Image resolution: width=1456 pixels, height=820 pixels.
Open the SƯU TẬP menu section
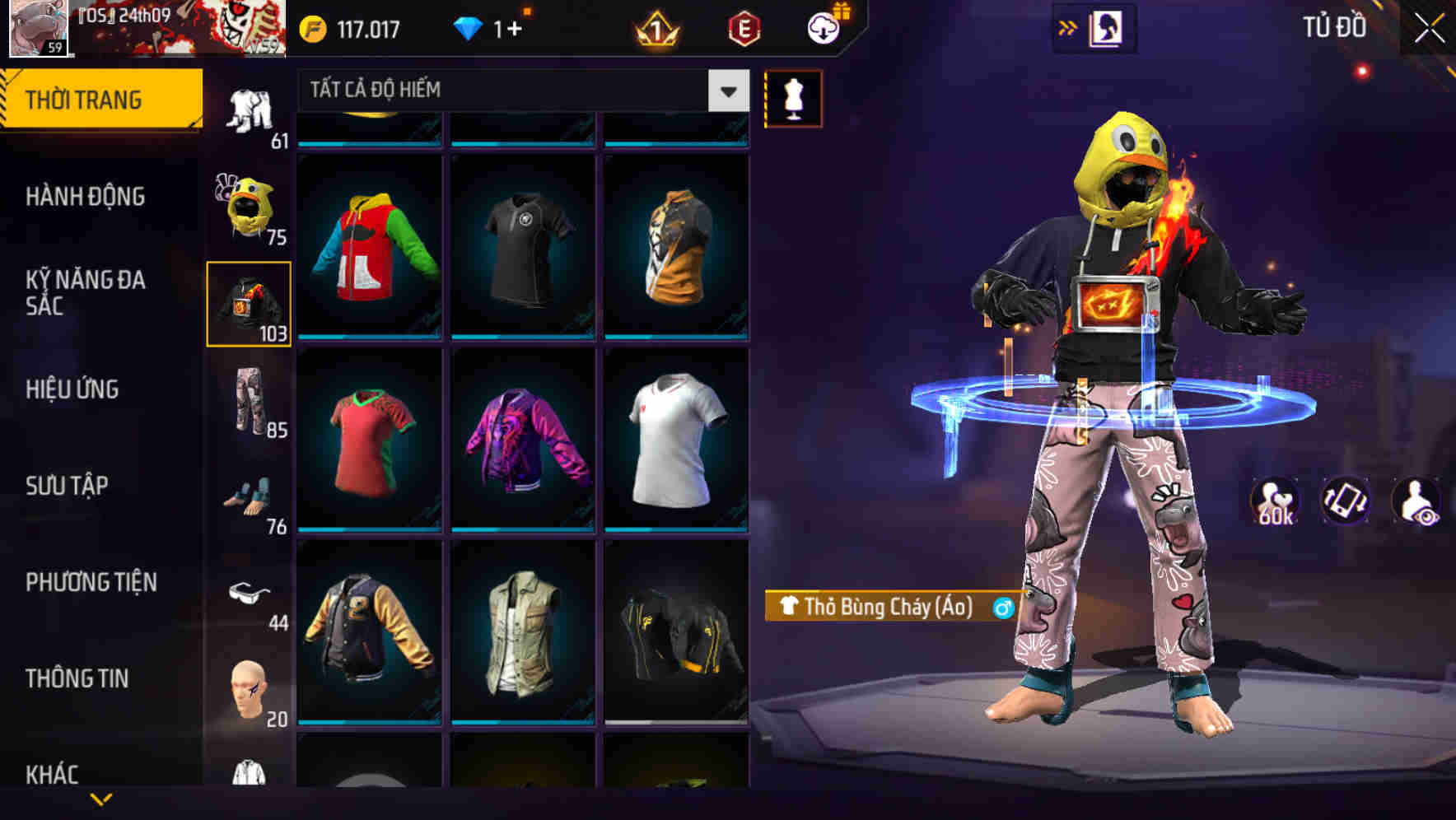(x=66, y=486)
